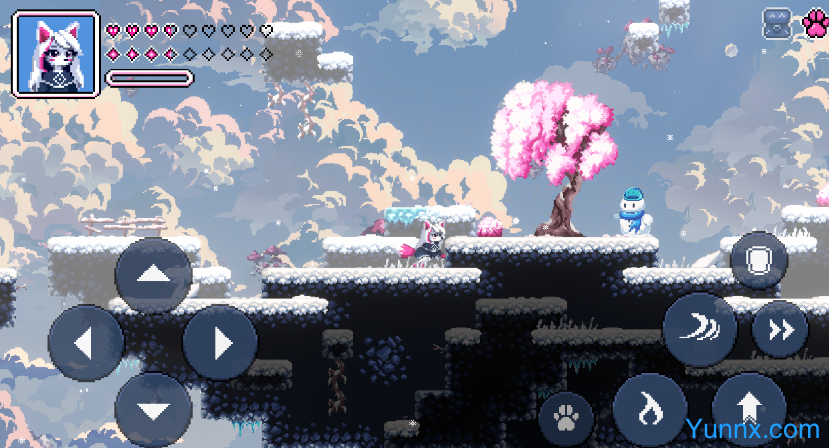This screenshot has width=829, height=448.
Task: Click the fox girl character portrait
Action: pos(56,54)
